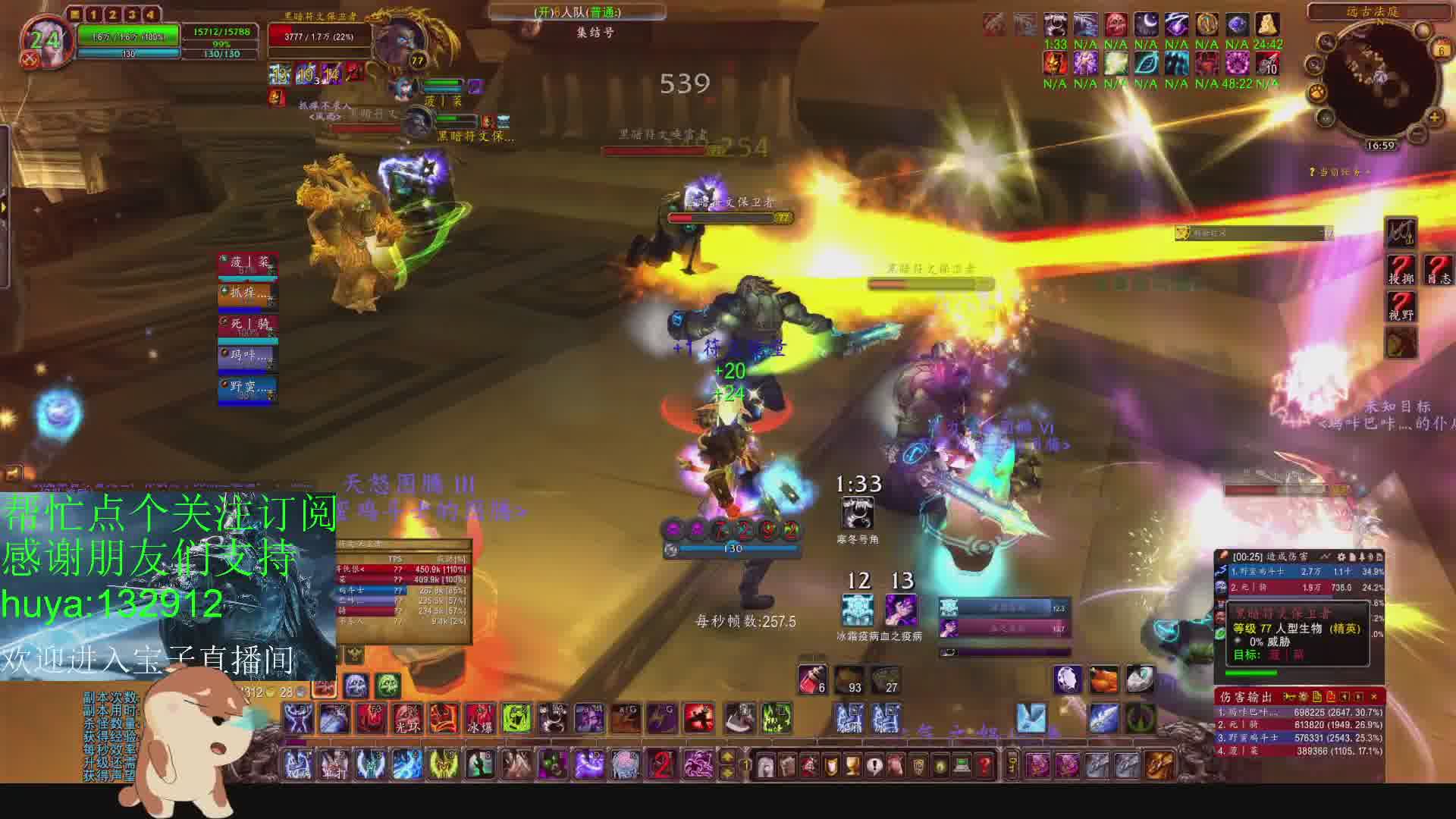Open the red question mark help button
Screen dimensions: 1456x819
pyautogui.click(x=984, y=765)
